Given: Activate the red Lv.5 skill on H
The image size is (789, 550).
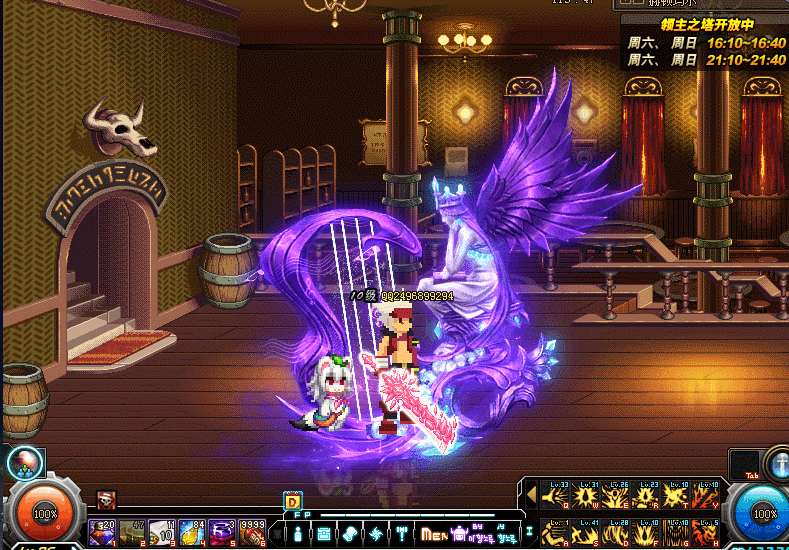Looking at the screenshot, I should tap(706, 532).
